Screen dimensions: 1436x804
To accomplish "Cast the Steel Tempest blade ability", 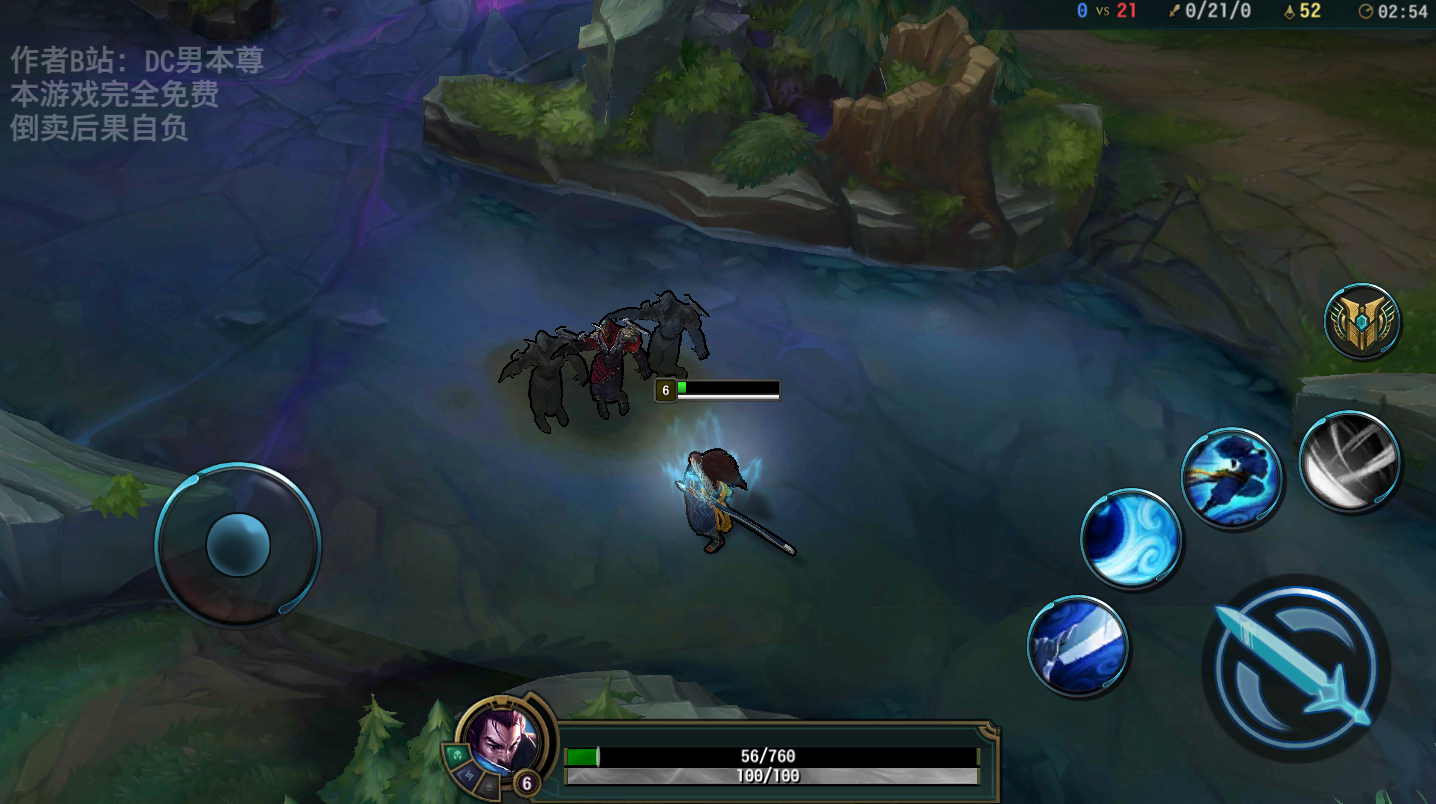I will click(1078, 645).
